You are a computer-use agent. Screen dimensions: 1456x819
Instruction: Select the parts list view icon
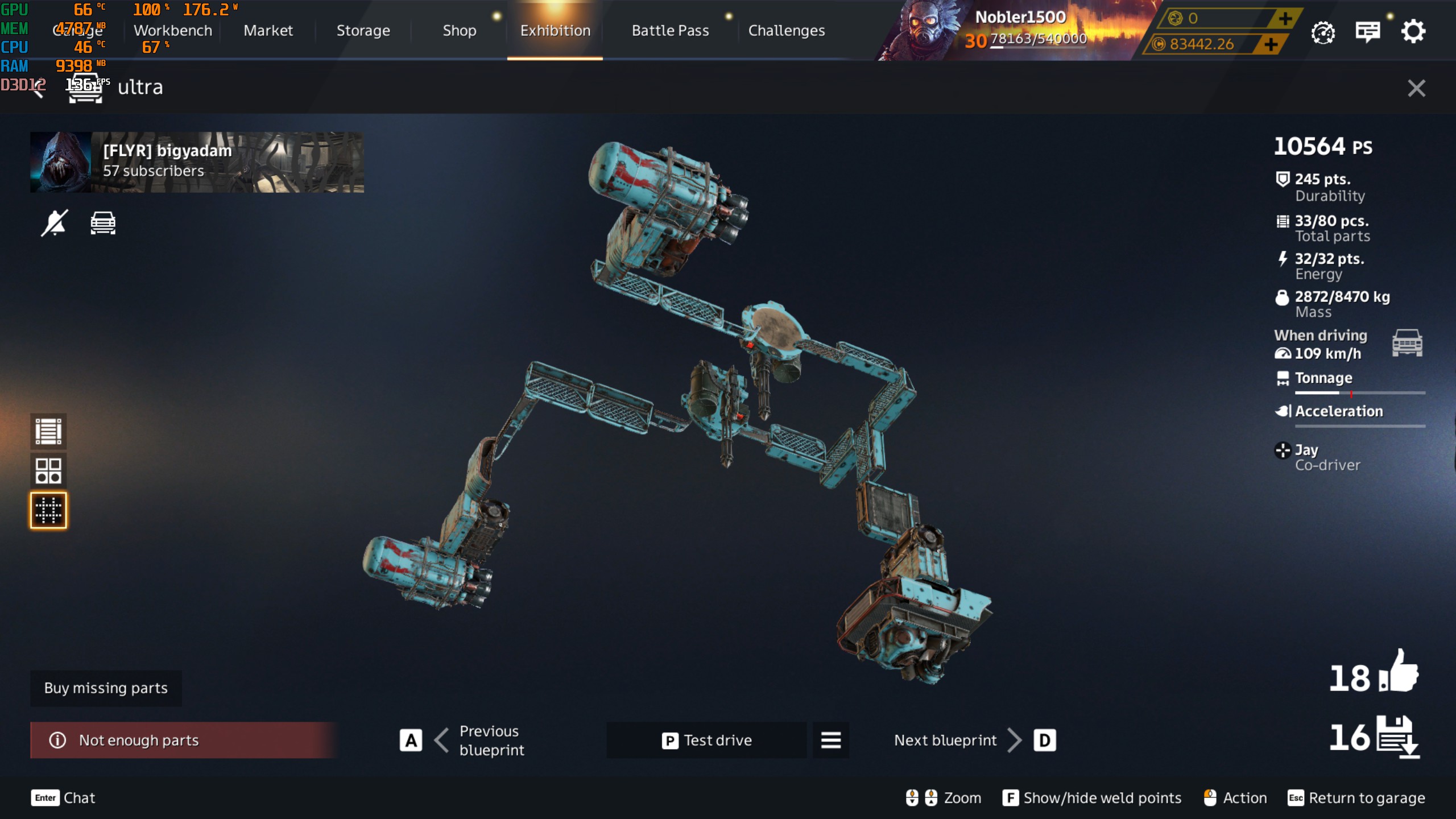point(48,431)
